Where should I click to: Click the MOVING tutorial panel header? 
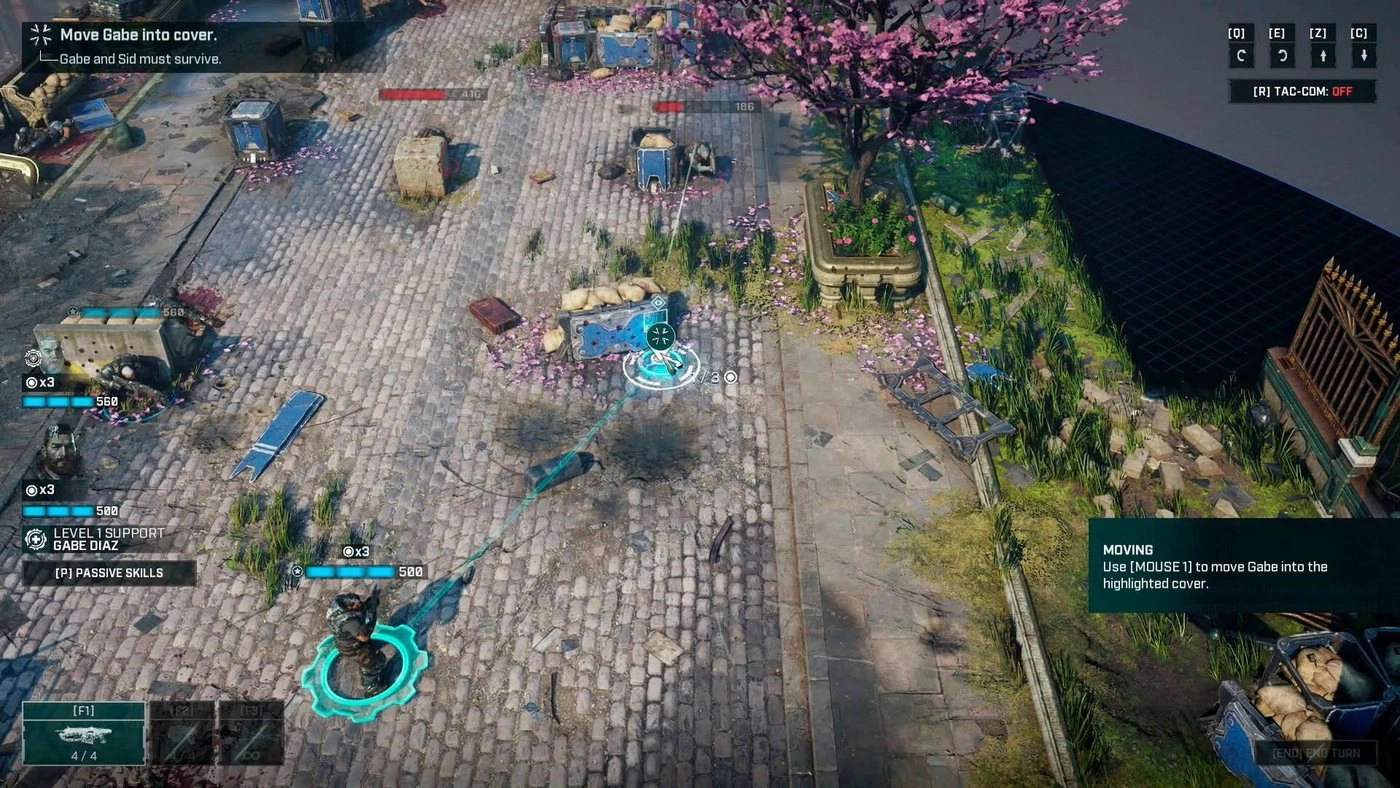pos(1130,550)
